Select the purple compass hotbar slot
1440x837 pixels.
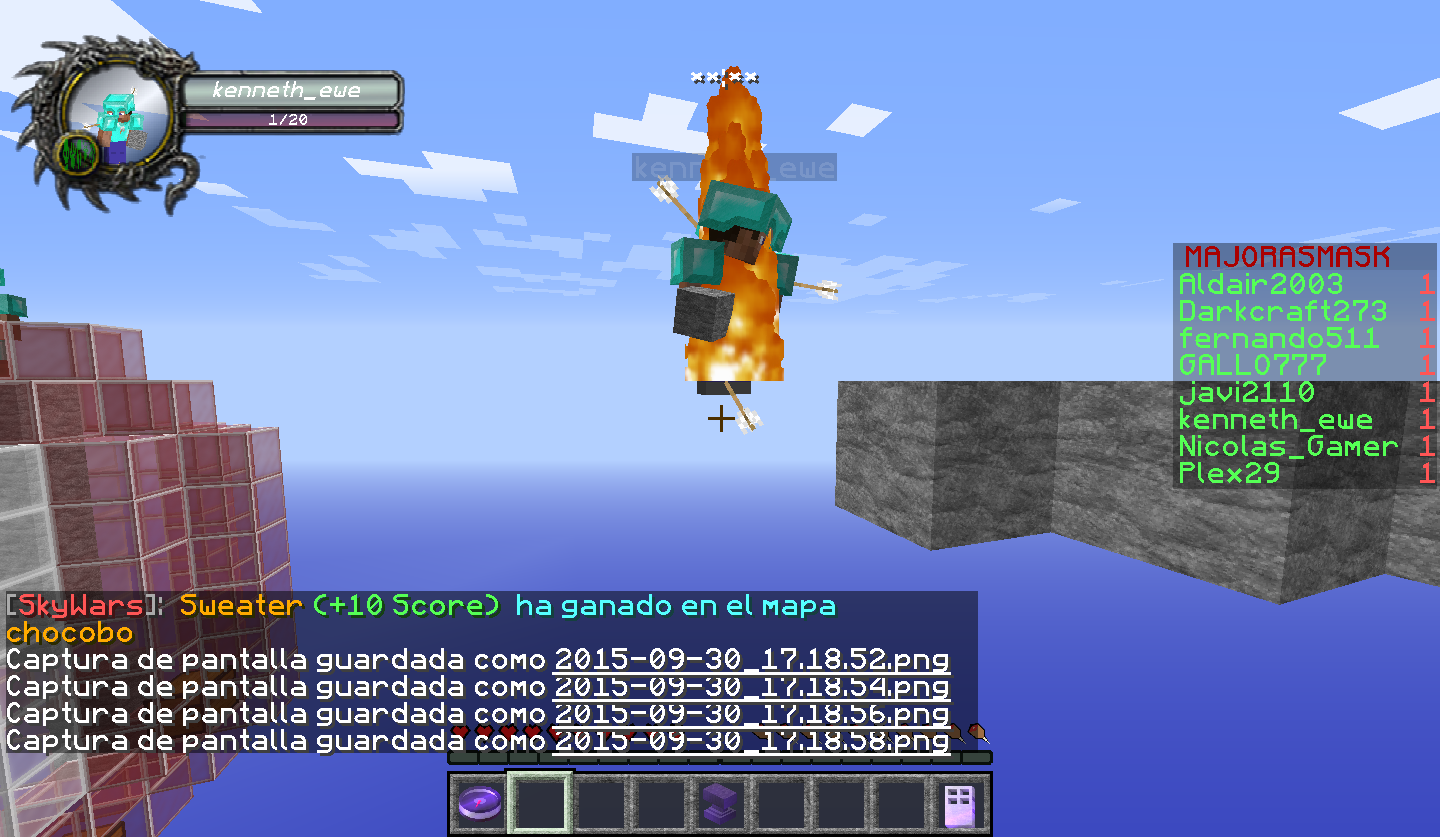(x=480, y=803)
